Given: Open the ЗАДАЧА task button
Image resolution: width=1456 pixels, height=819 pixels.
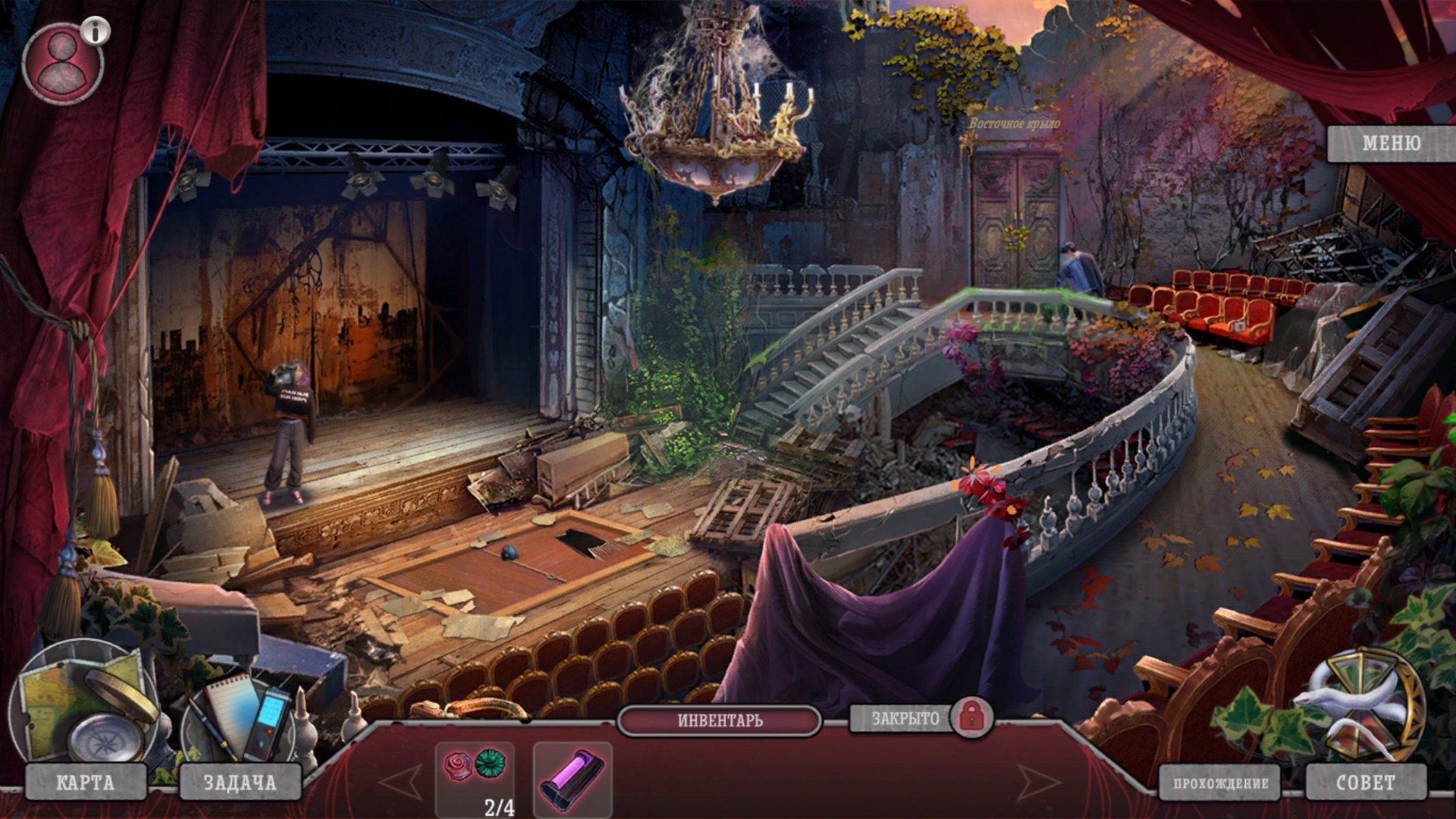Looking at the screenshot, I should tap(240, 783).
